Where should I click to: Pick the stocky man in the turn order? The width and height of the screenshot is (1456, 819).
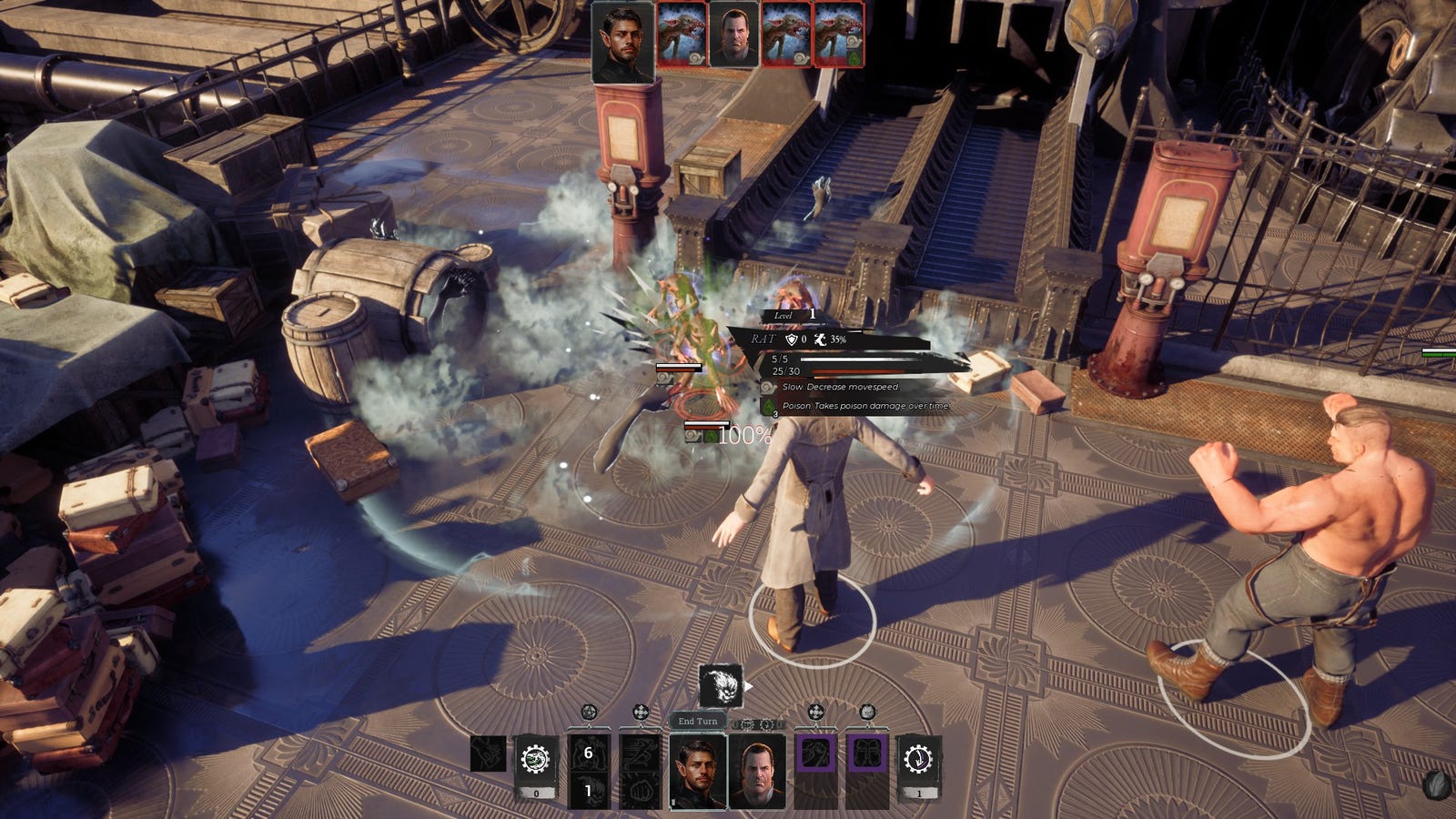(x=733, y=35)
